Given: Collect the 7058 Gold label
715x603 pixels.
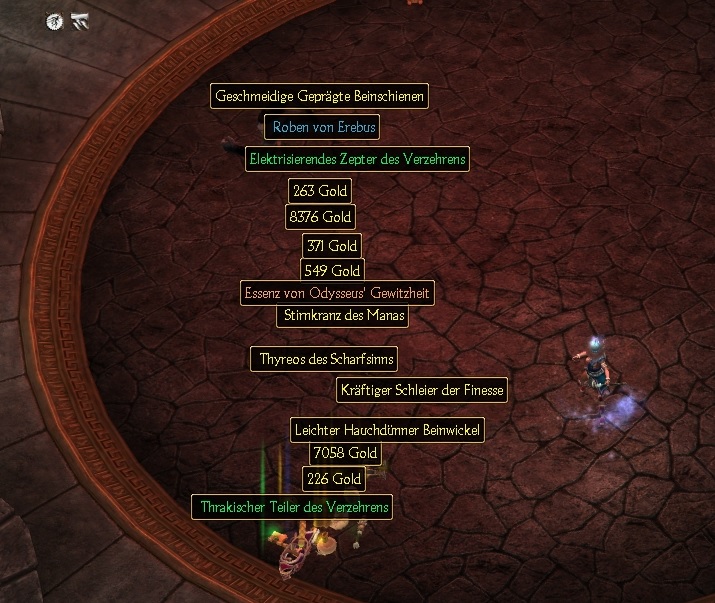Looking at the screenshot, I should pyautogui.click(x=345, y=453).
